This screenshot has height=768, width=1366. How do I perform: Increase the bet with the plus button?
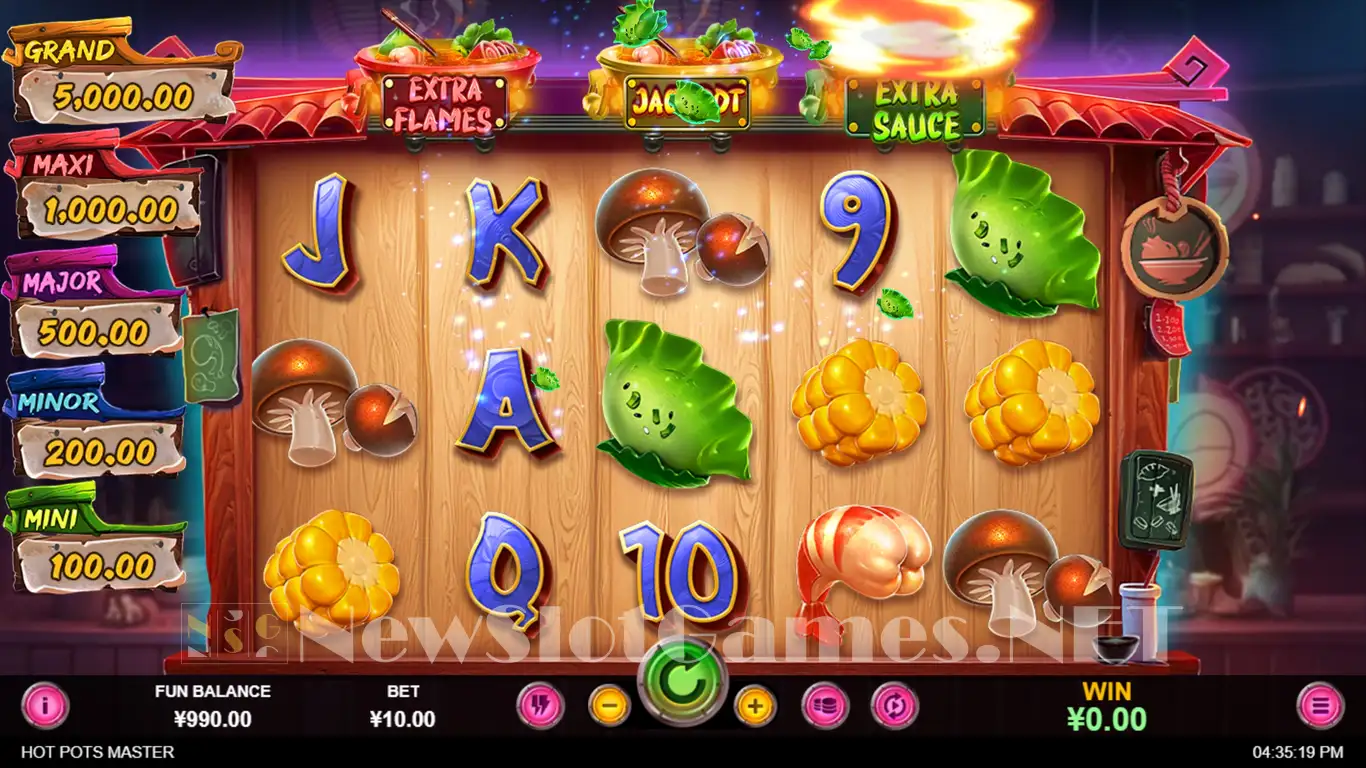755,706
